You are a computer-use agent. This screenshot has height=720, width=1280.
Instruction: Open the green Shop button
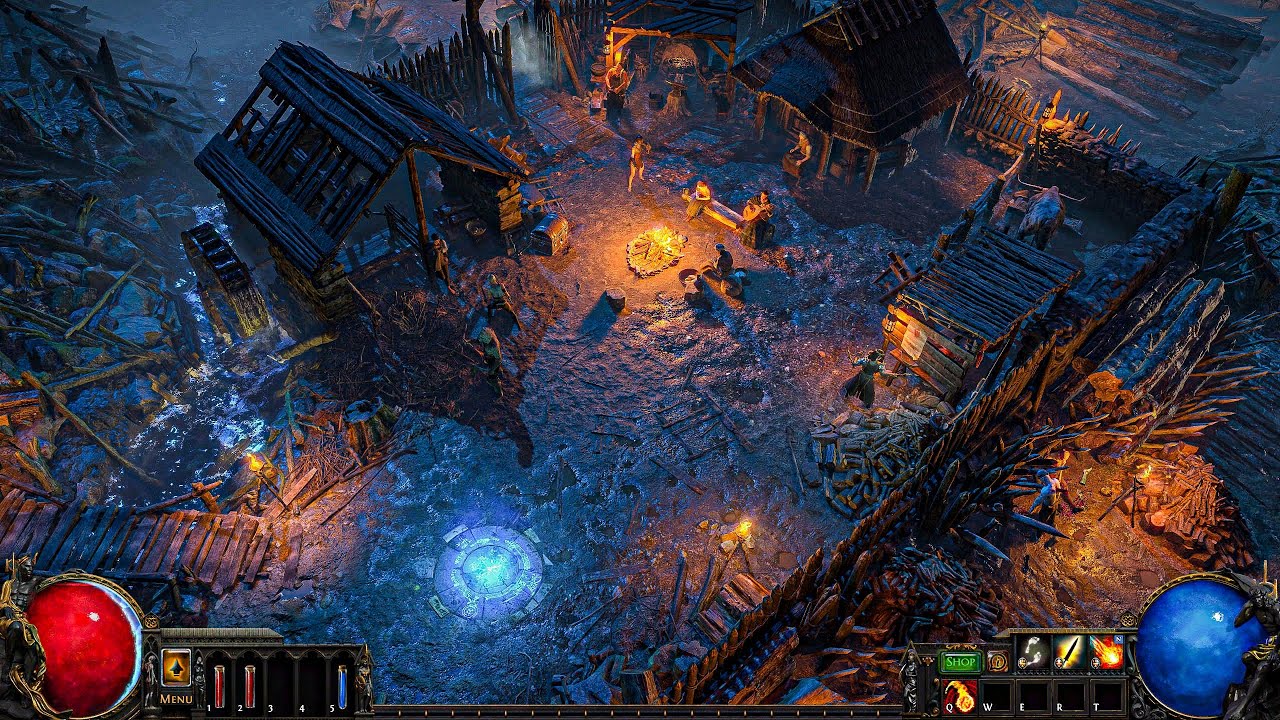(960, 662)
